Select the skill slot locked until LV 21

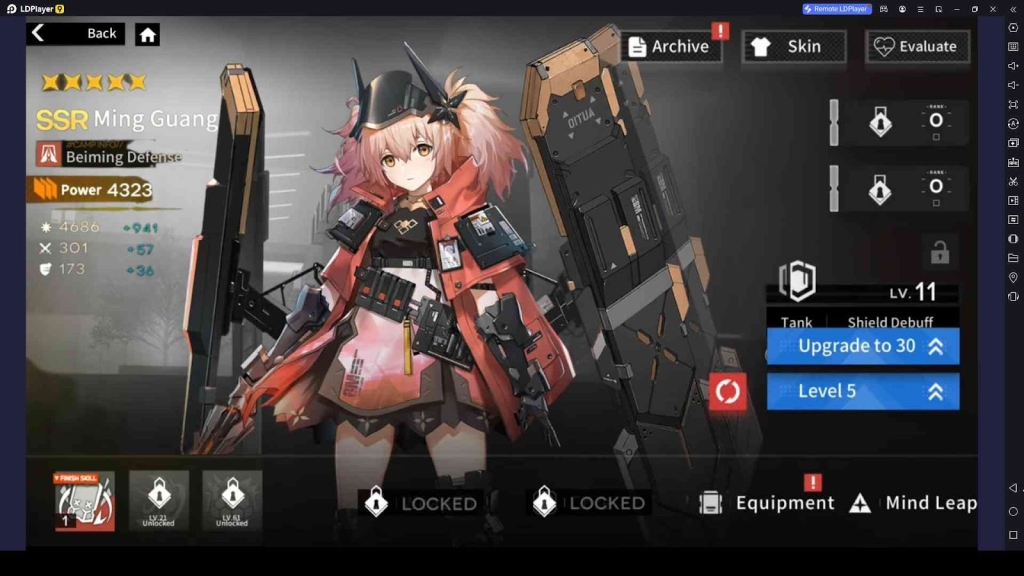158,500
